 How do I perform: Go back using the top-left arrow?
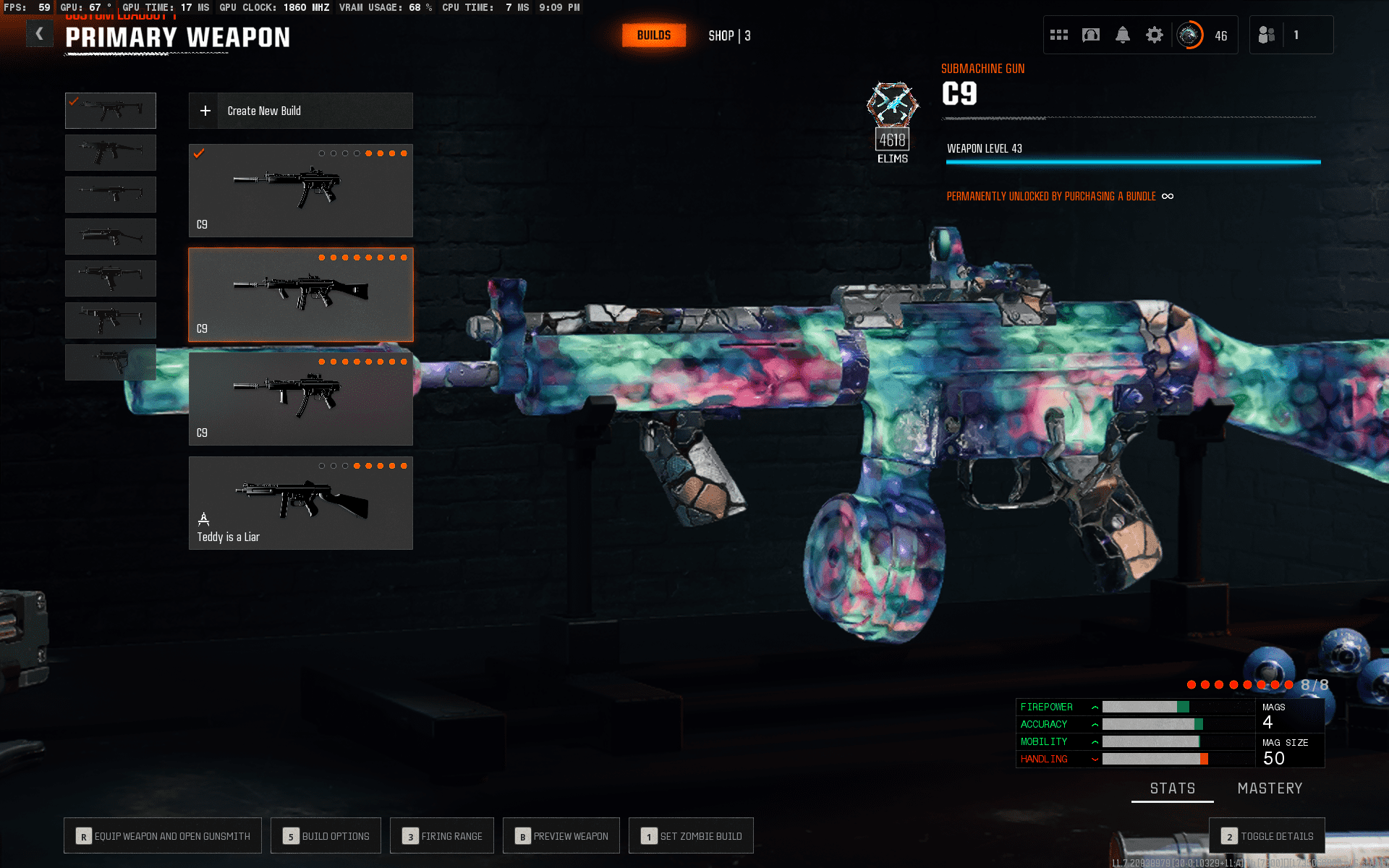pyautogui.click(x=39, y=34)
